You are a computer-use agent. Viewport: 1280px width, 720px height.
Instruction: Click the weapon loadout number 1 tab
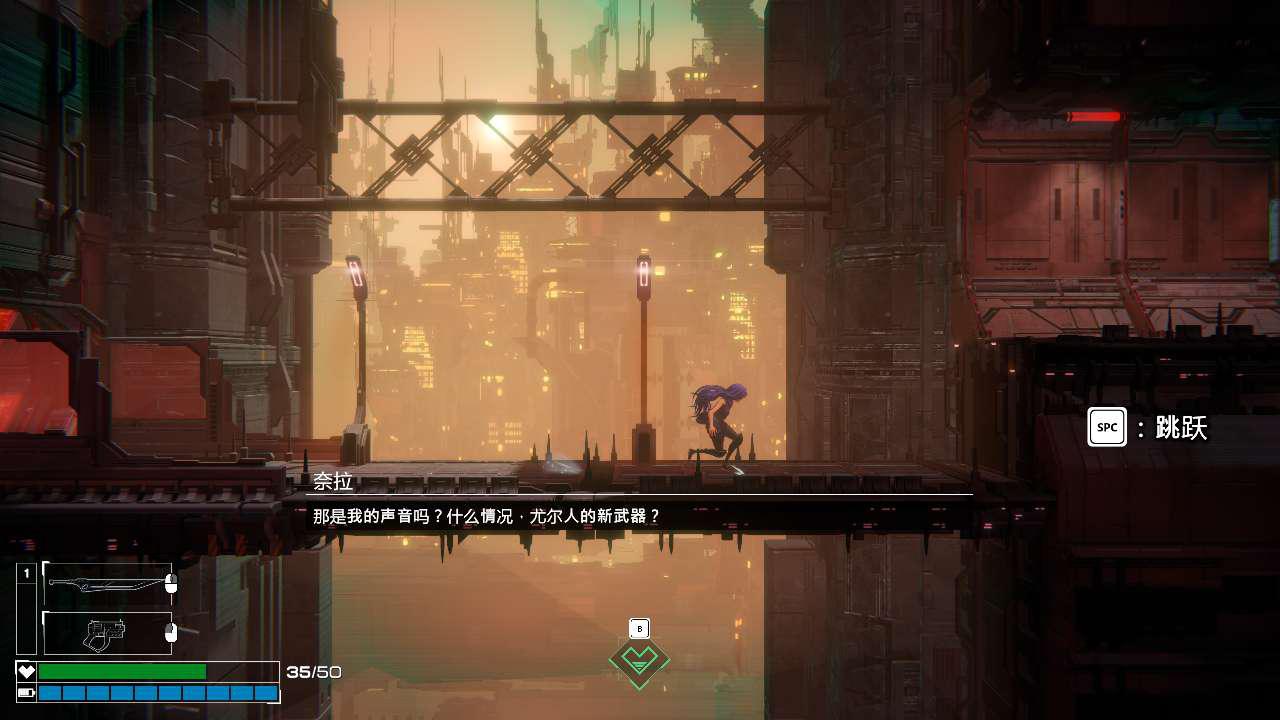click(x=27, y=574)
